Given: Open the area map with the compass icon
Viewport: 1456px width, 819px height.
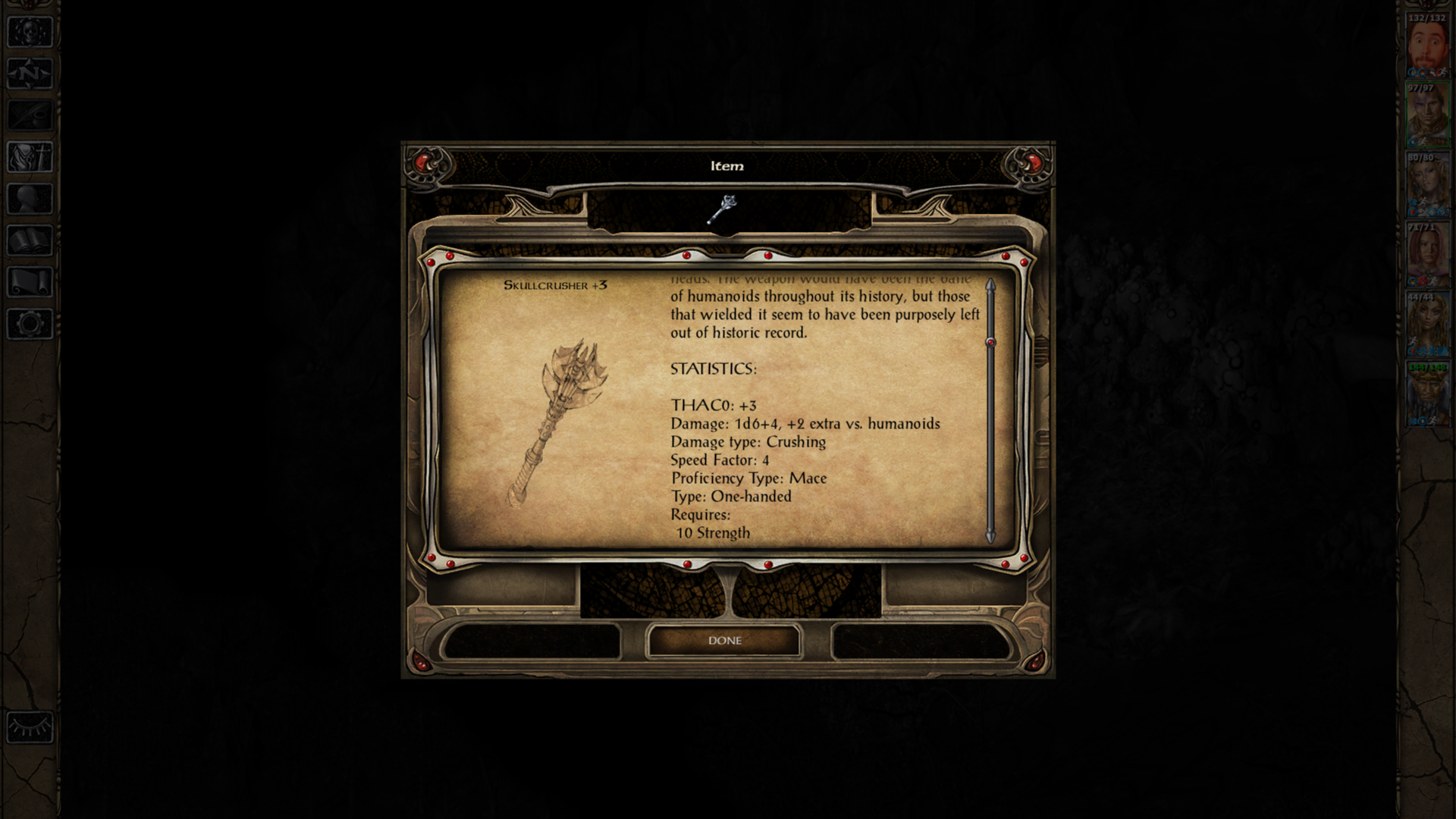Looking at the screenshot, I should pos(30,74).
